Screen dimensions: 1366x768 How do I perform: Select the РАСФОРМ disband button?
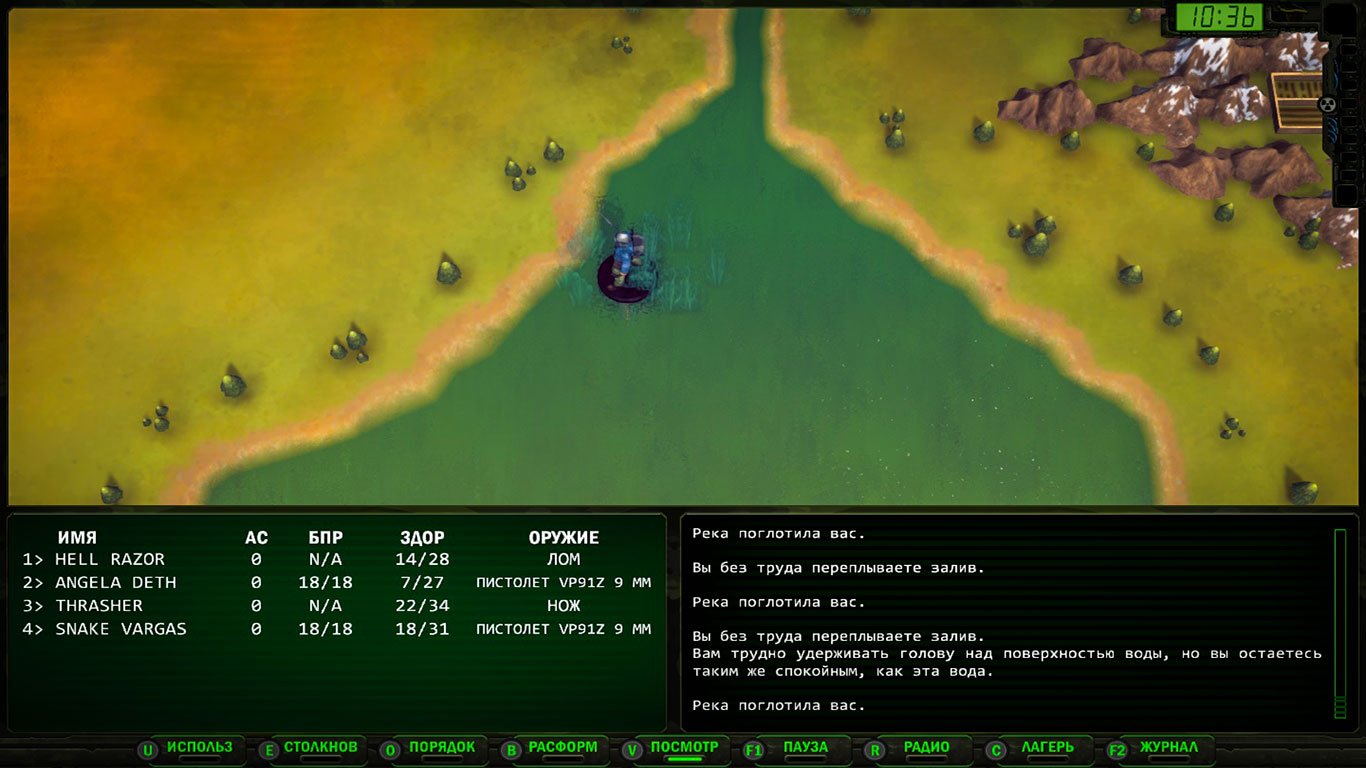point(563,748)
